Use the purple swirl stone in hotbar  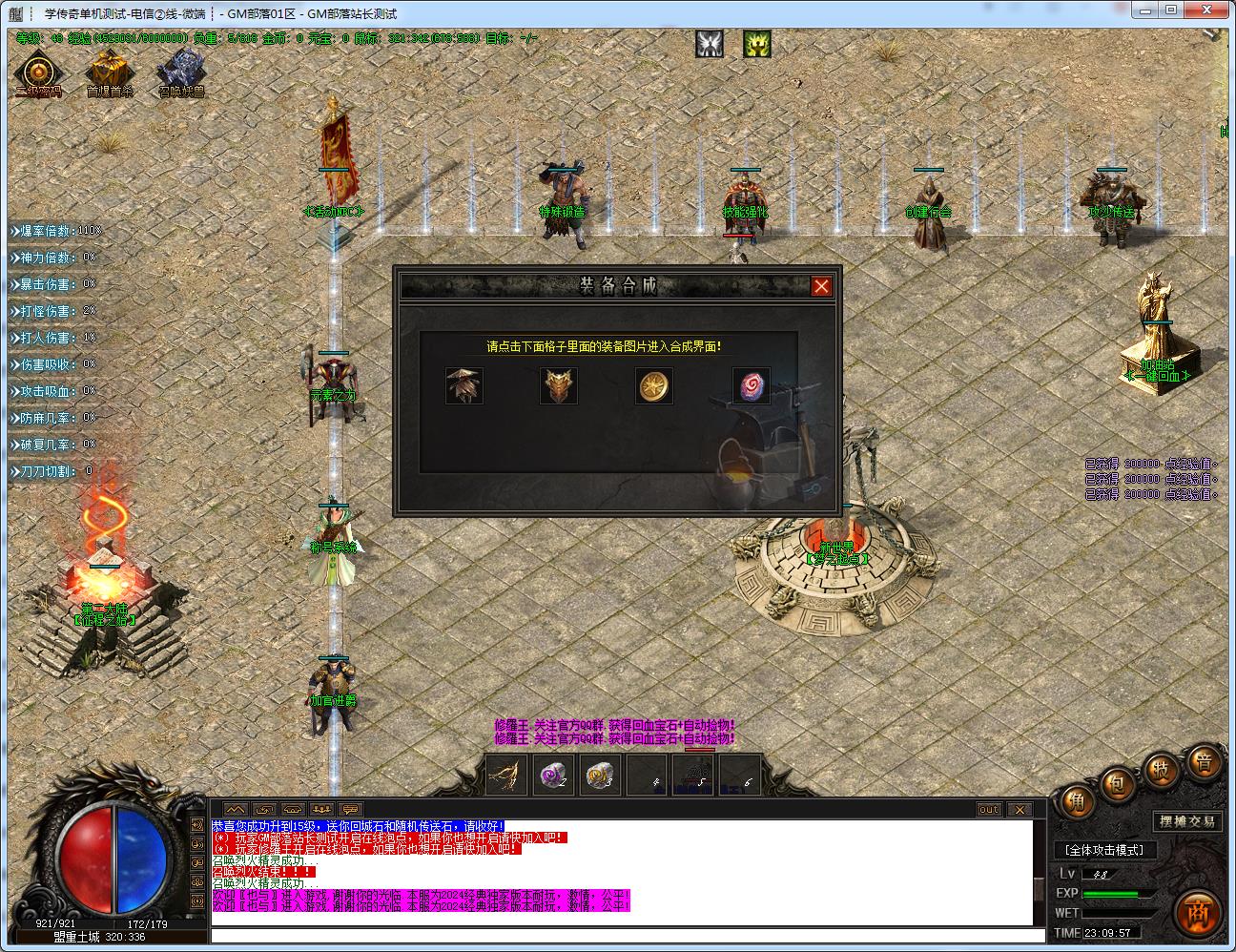[553, 775]
